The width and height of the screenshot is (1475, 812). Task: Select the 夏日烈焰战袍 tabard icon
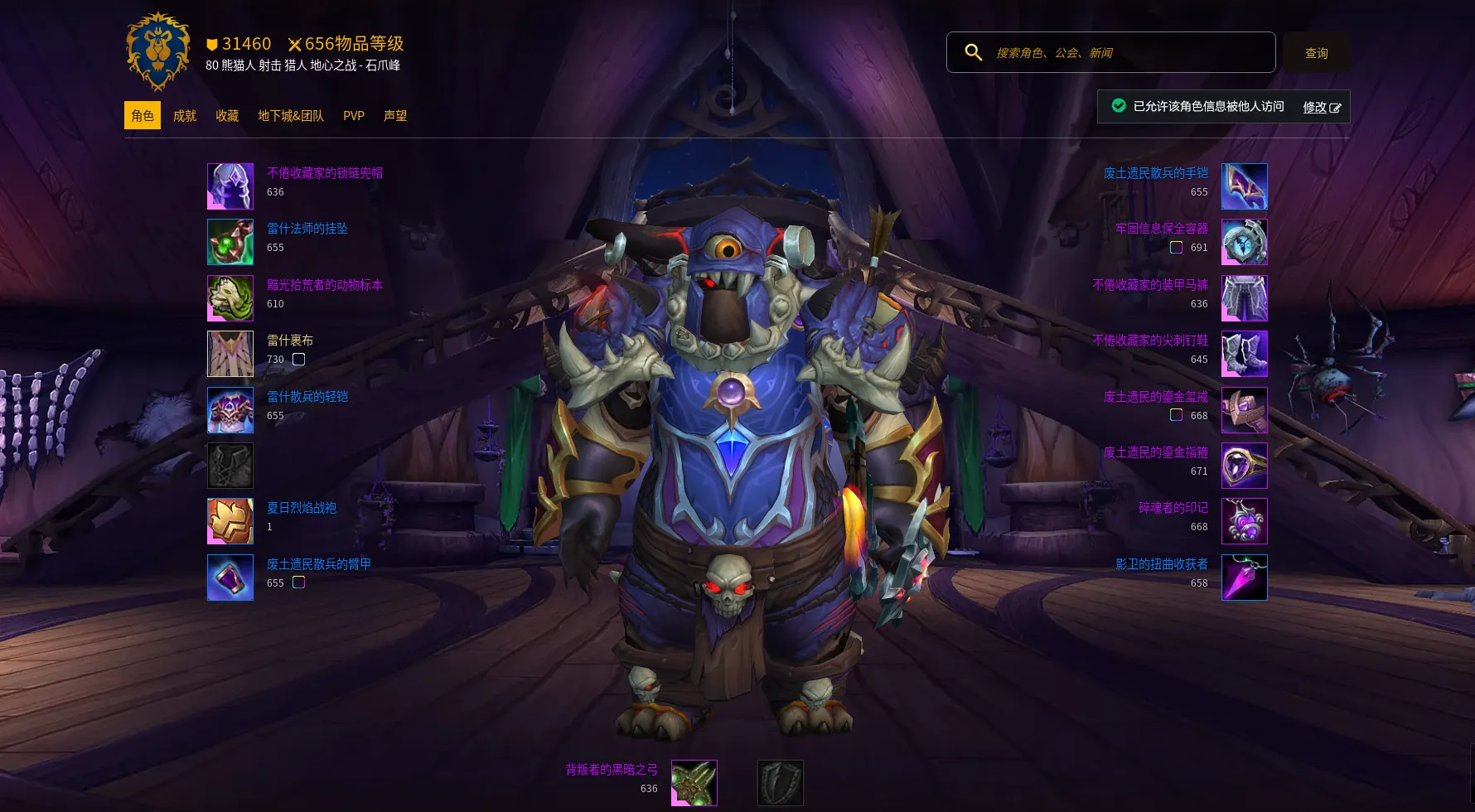pos(230,521)
